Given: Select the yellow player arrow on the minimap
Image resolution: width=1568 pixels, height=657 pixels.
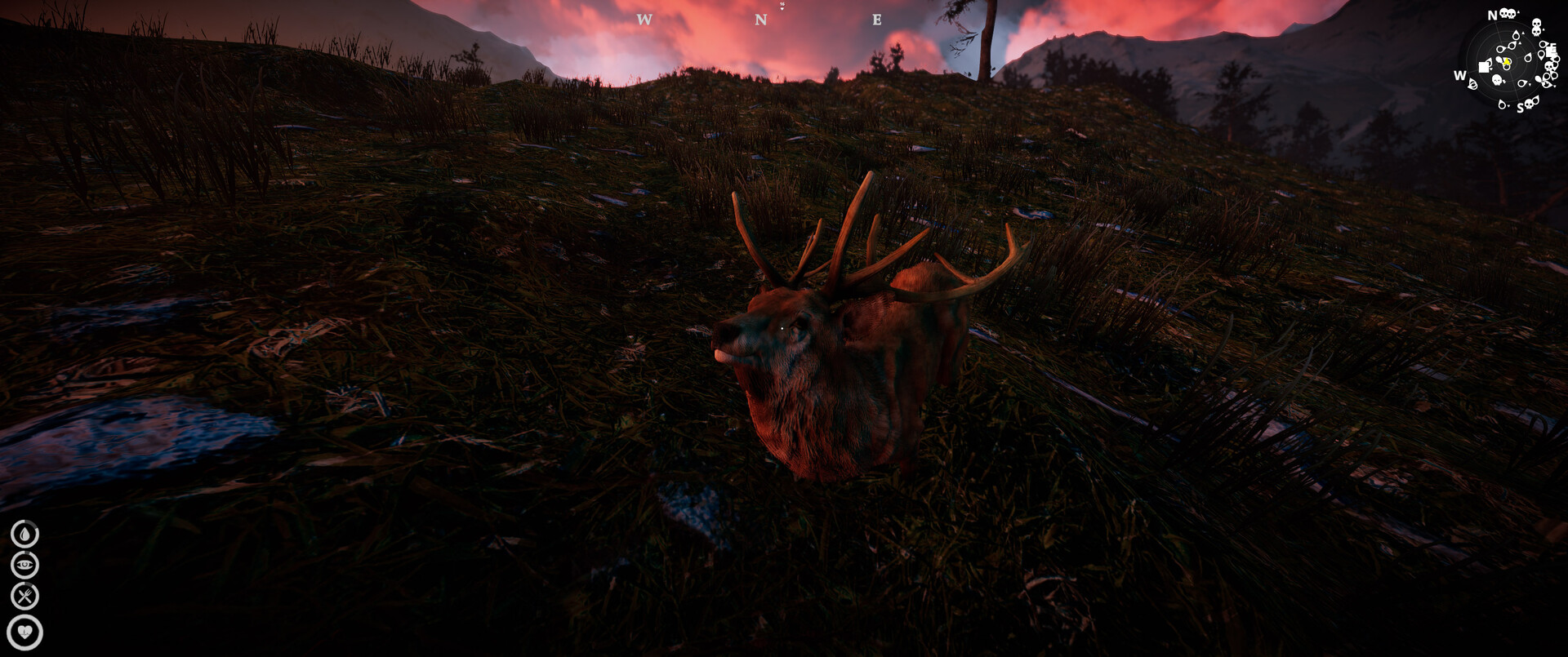Looking at the screenshot, I should pyautogui.click(x=1506, y=62).
